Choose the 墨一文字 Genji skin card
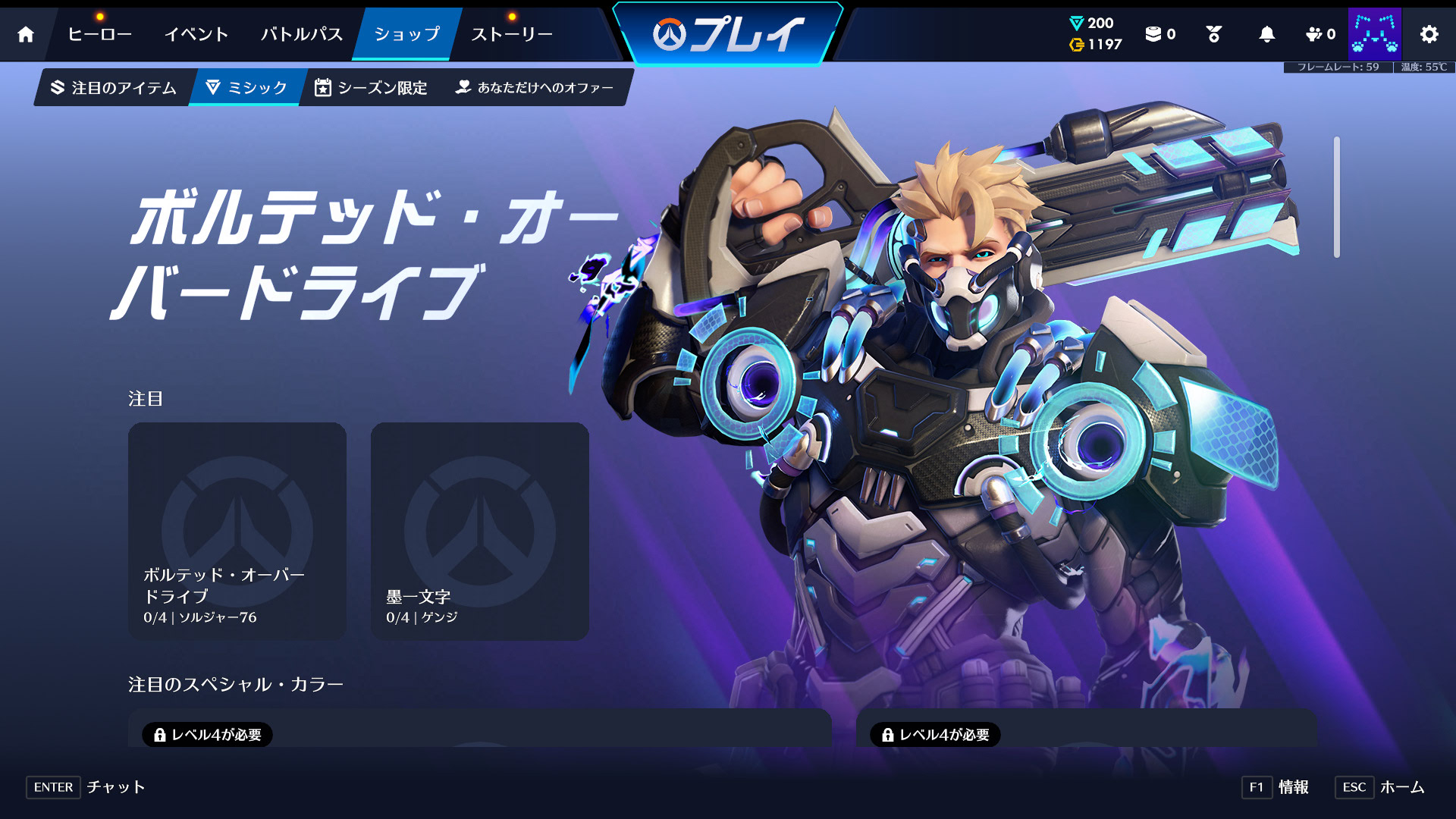The height and width of the screenshot is (819, 1456). [x=479, y=531]
